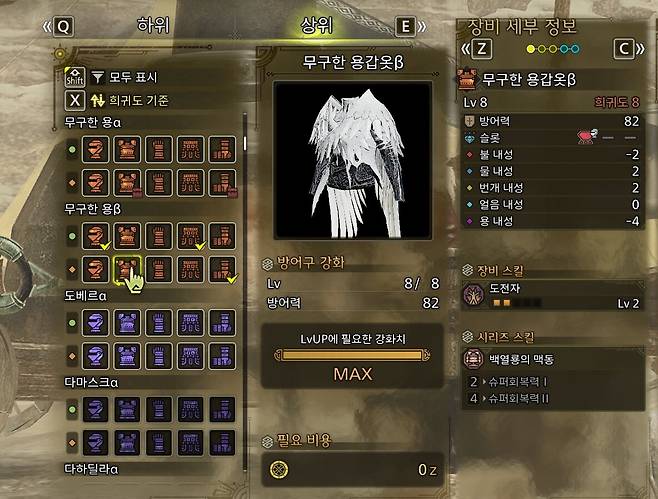
Task: Pick the 도비르α chest armor in the orange-diamond row
Action: pyautogui.click(x=128, y=353)
